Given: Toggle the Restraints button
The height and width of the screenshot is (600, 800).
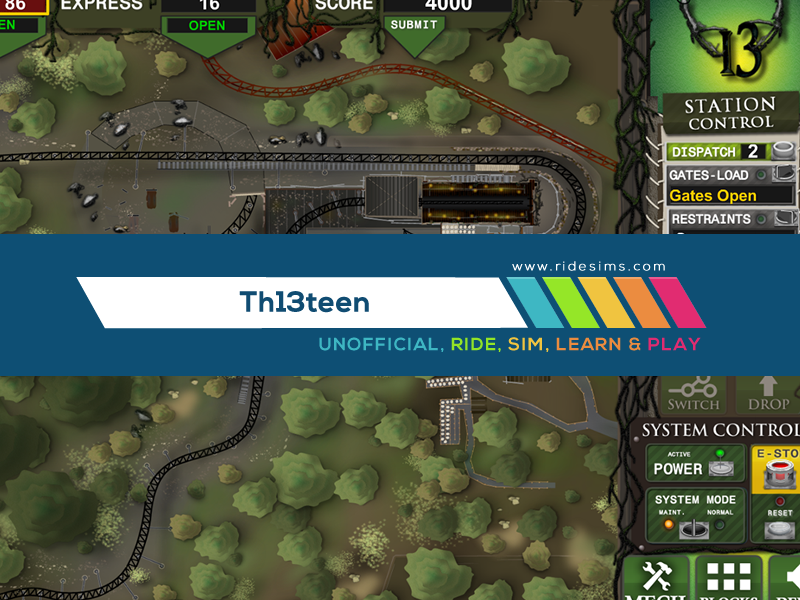Looking at the screenshot, I should [783, 219].
